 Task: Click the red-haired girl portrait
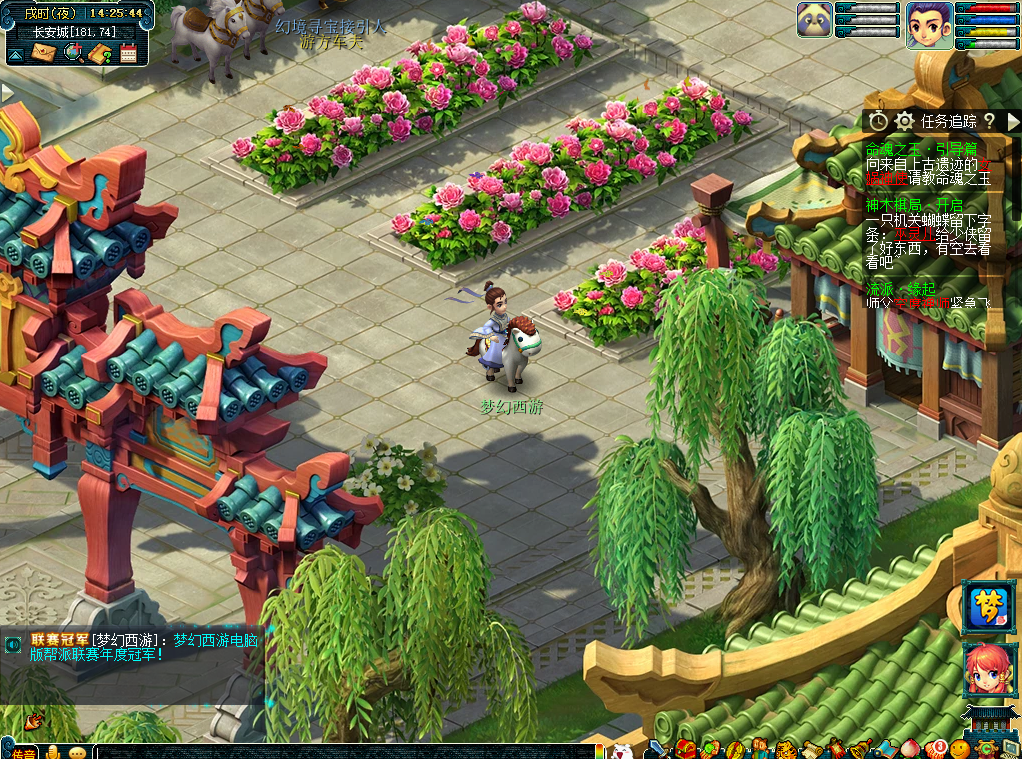(x=987, y=670)
